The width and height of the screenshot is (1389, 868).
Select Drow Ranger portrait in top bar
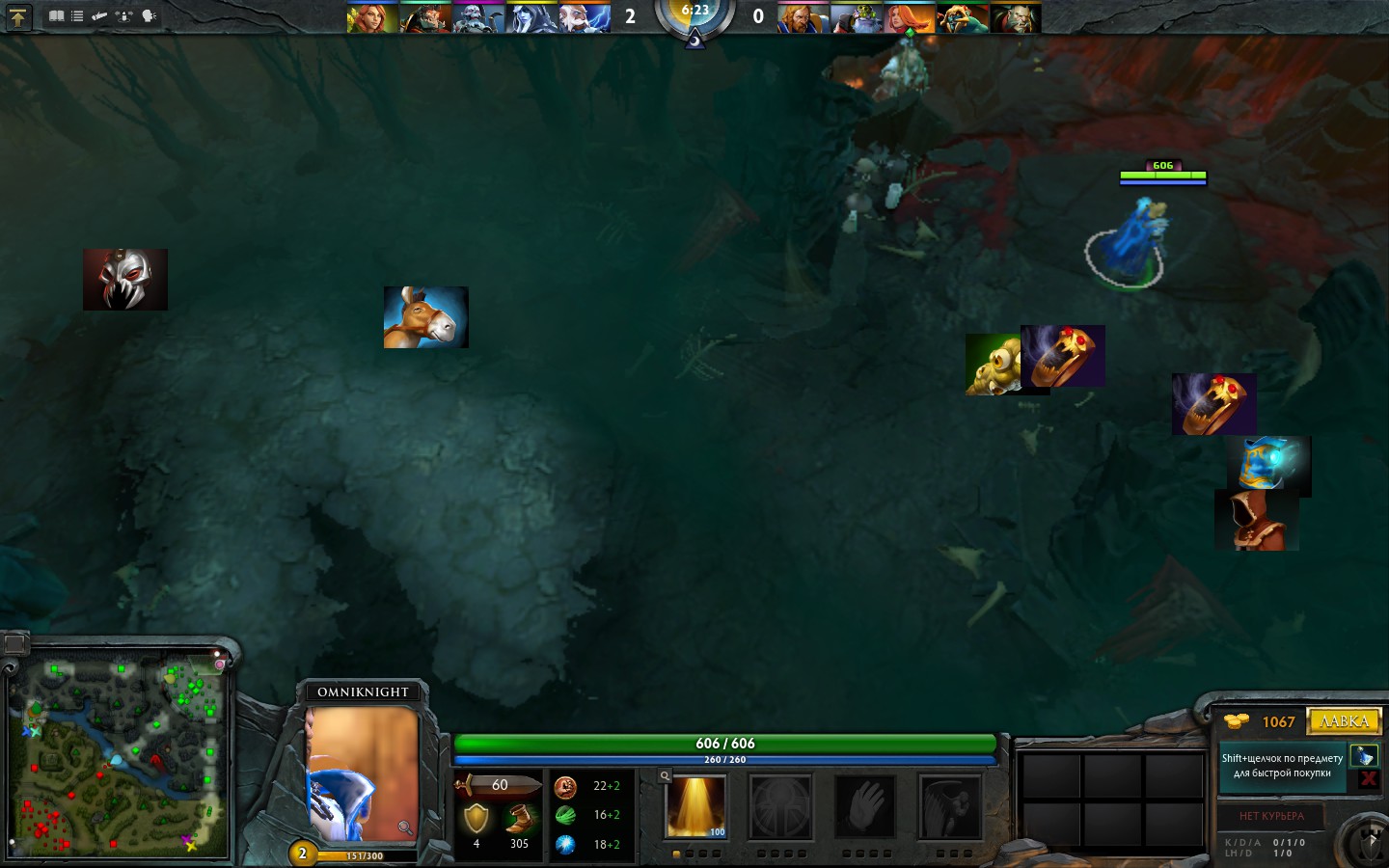click(x=531, y=18)
